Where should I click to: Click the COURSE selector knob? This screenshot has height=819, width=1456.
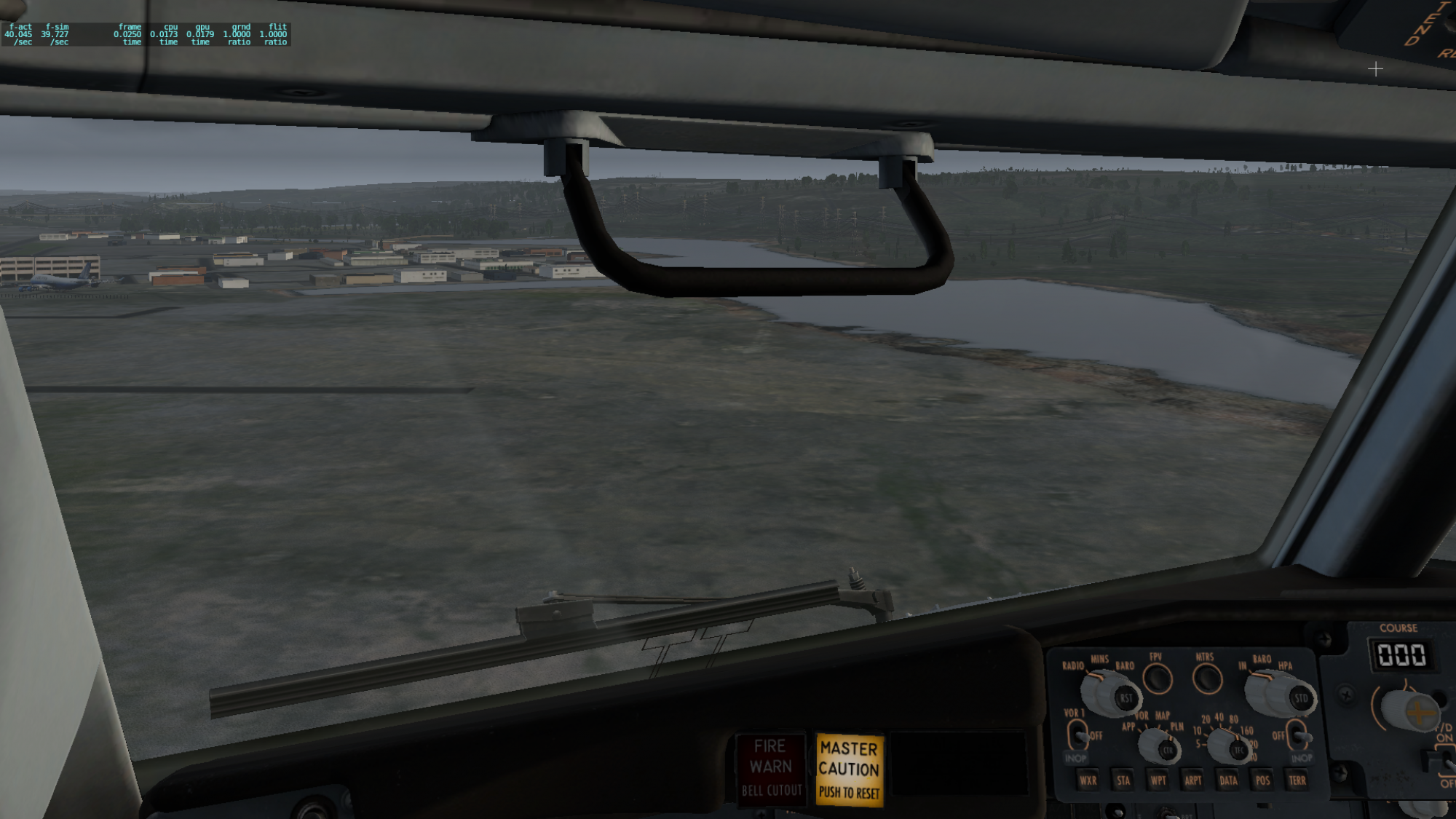pyautogui.click(x=1418, y=711)
